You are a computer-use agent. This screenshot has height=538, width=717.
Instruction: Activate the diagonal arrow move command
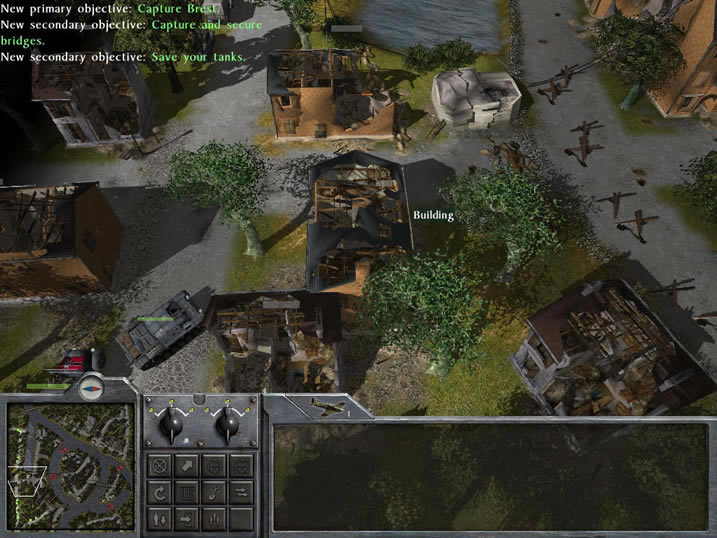186,466
